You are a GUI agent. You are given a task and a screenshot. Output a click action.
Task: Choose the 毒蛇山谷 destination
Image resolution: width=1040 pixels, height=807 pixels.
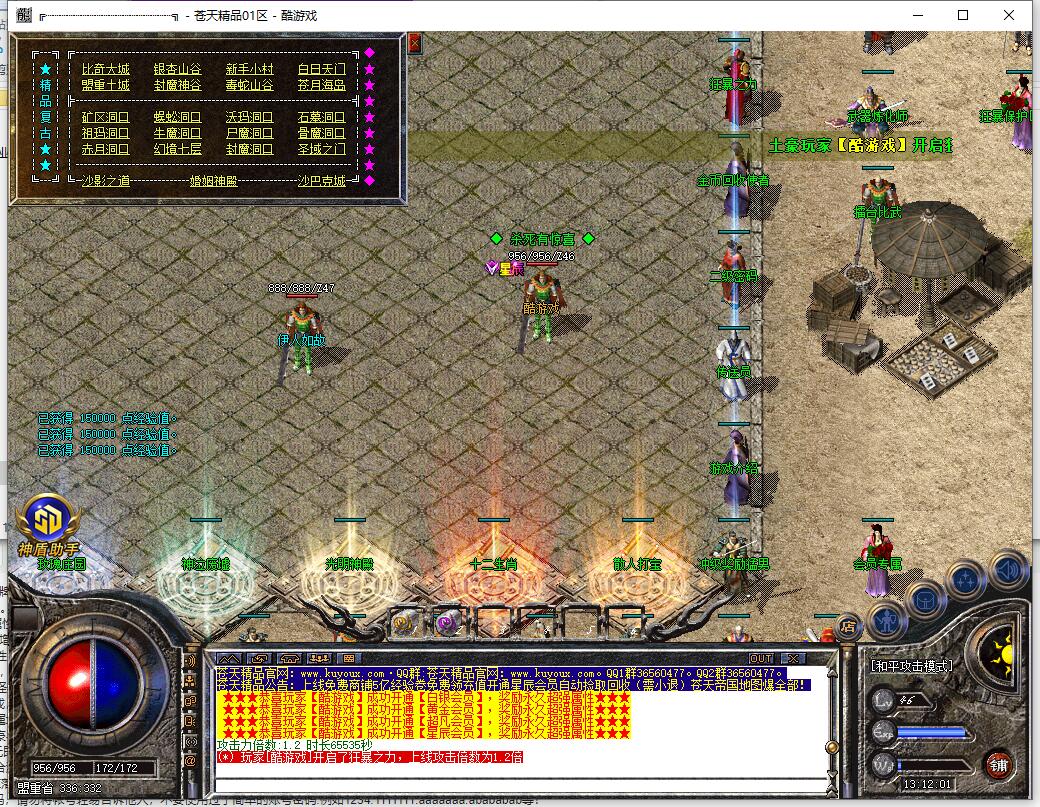249,85
